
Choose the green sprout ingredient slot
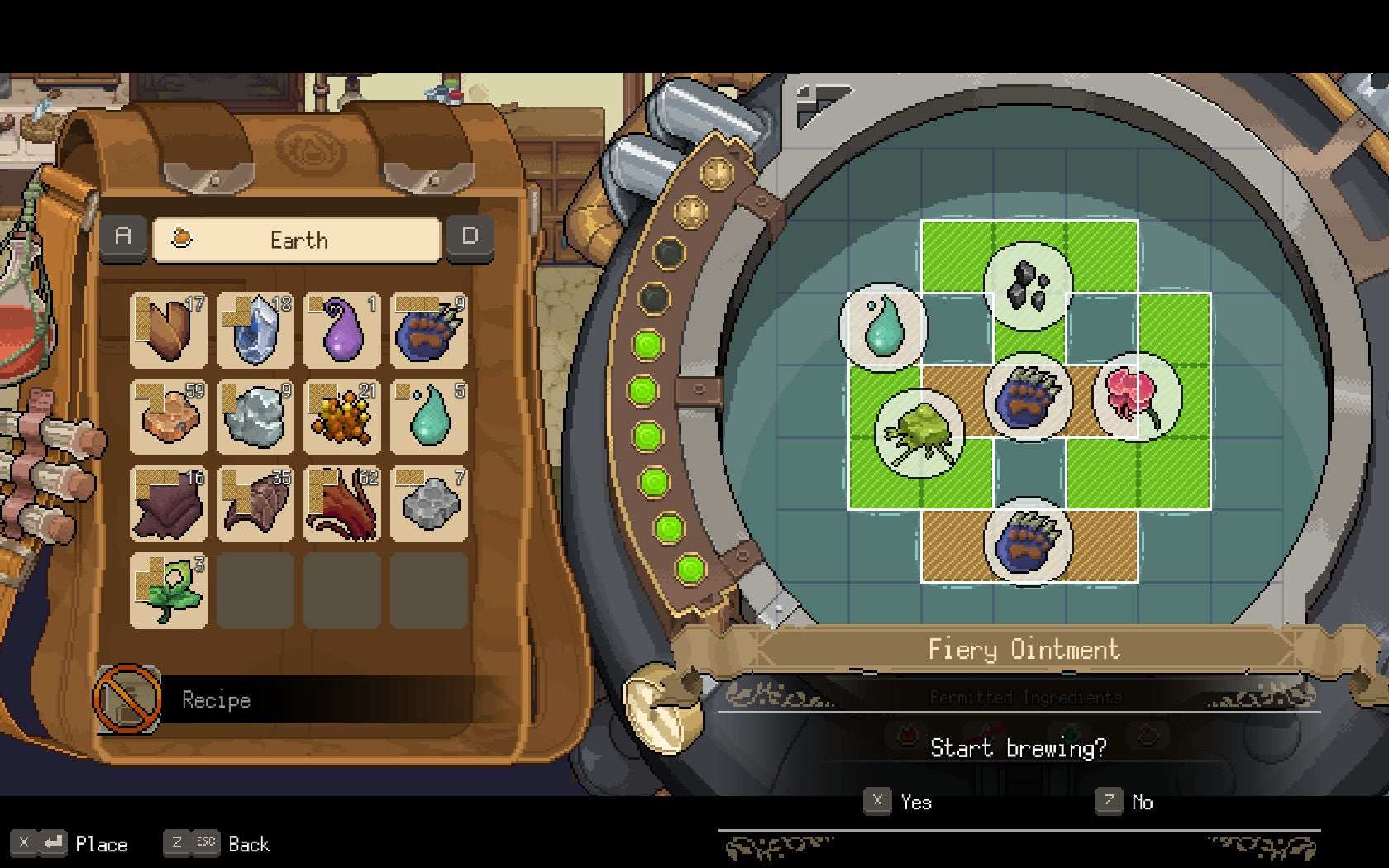pyautogui.click(x=169, y=590)
